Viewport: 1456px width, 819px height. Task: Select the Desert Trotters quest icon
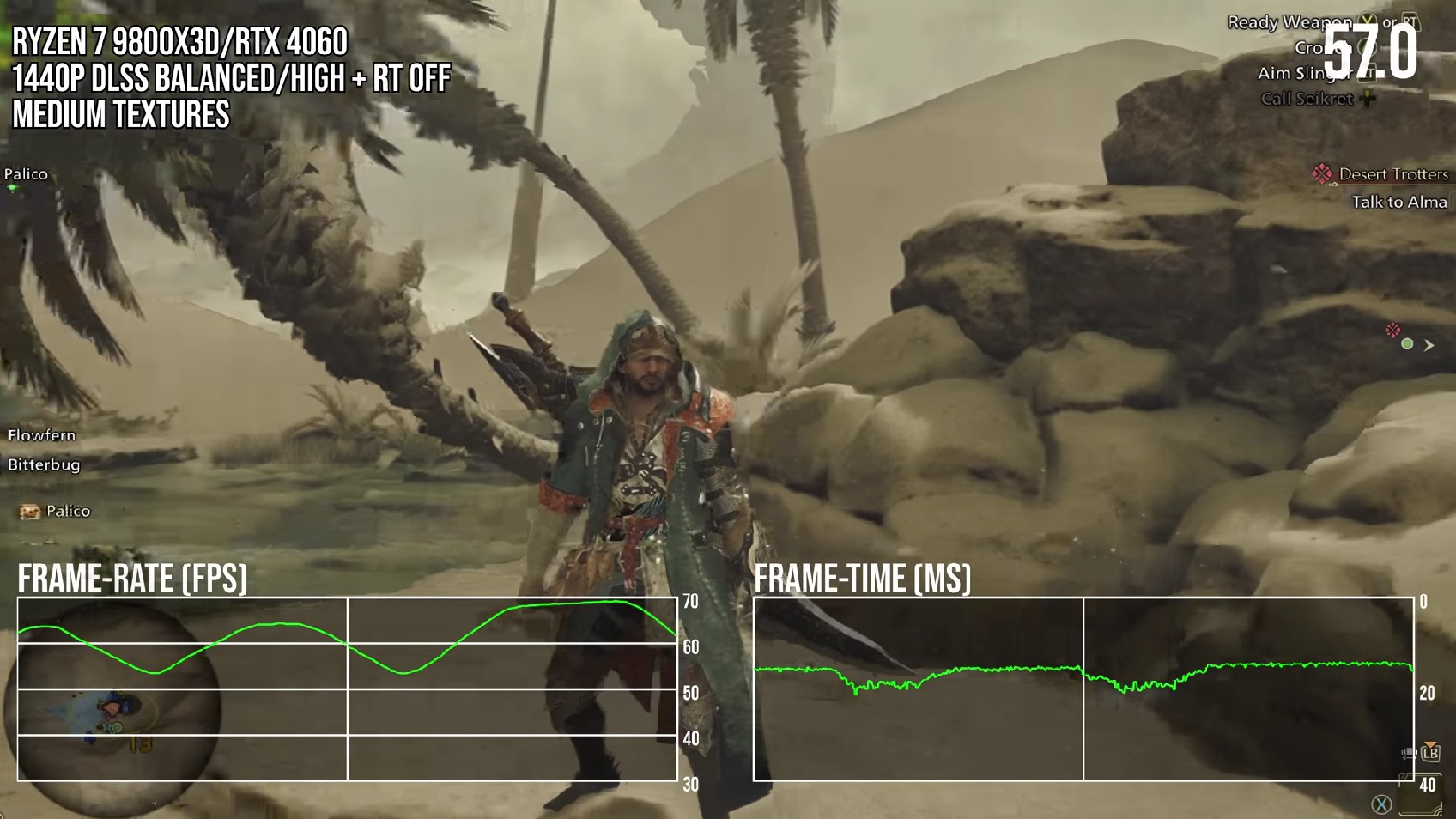pyautogui.click(x=1323, y=173)
